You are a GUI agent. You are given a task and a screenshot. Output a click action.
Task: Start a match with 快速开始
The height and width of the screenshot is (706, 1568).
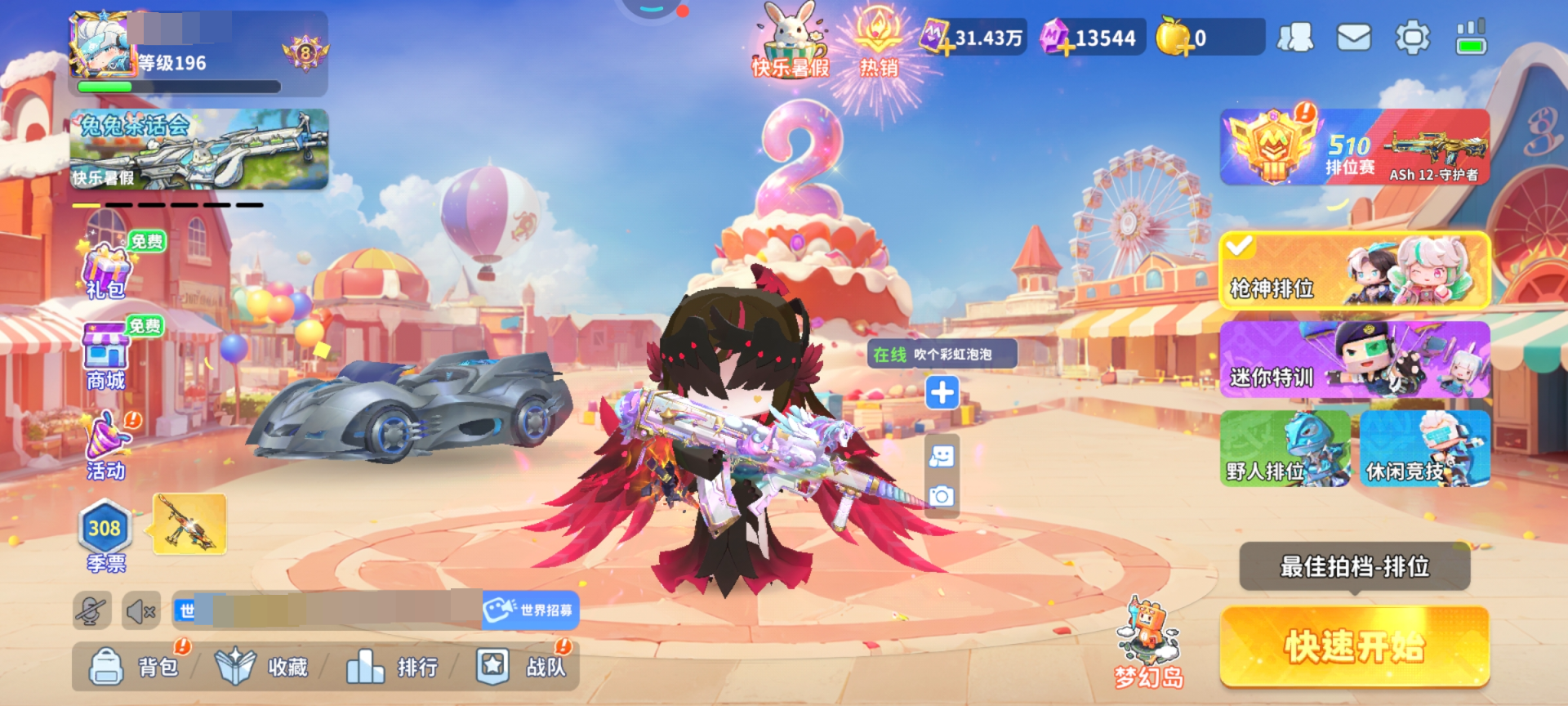point(1354,646)
